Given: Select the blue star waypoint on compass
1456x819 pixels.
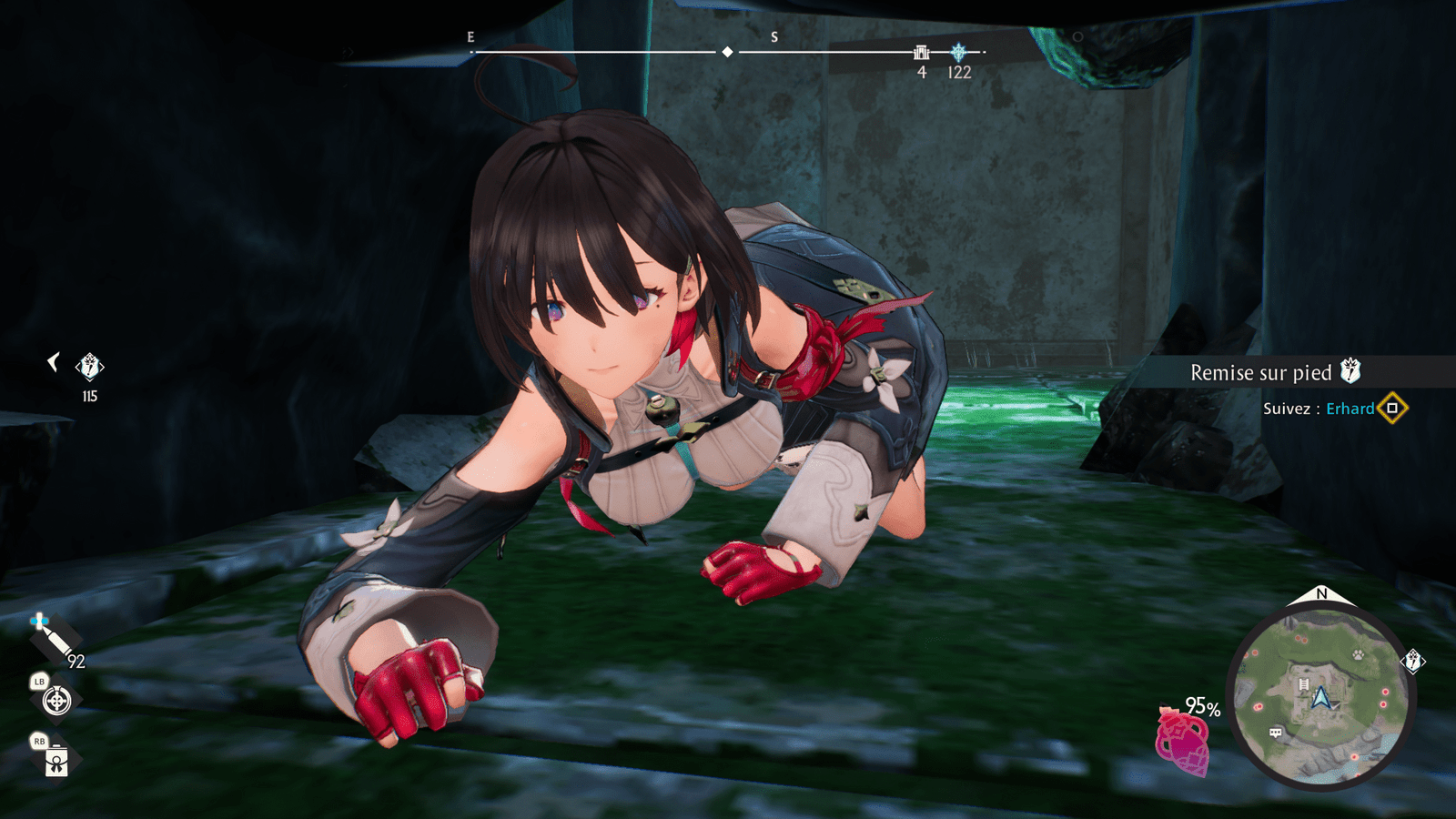Looking at the screenshot, I should [x=958, y=53].
